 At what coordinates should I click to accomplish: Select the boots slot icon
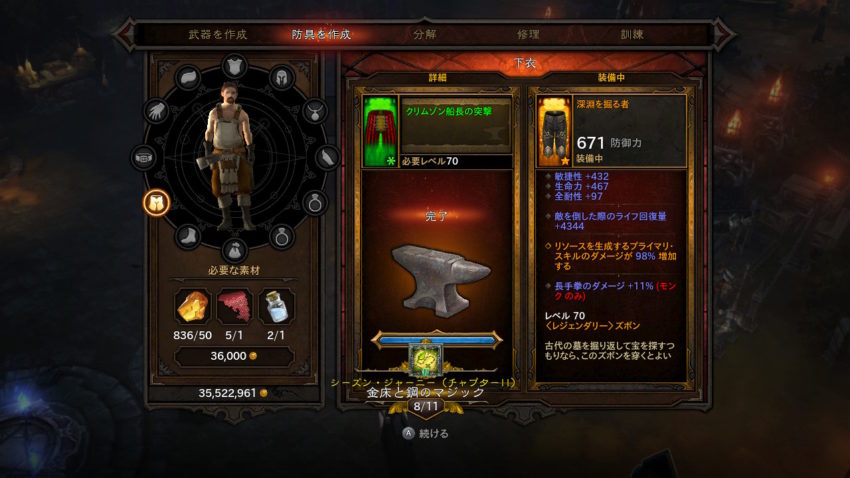pos(188,237)
